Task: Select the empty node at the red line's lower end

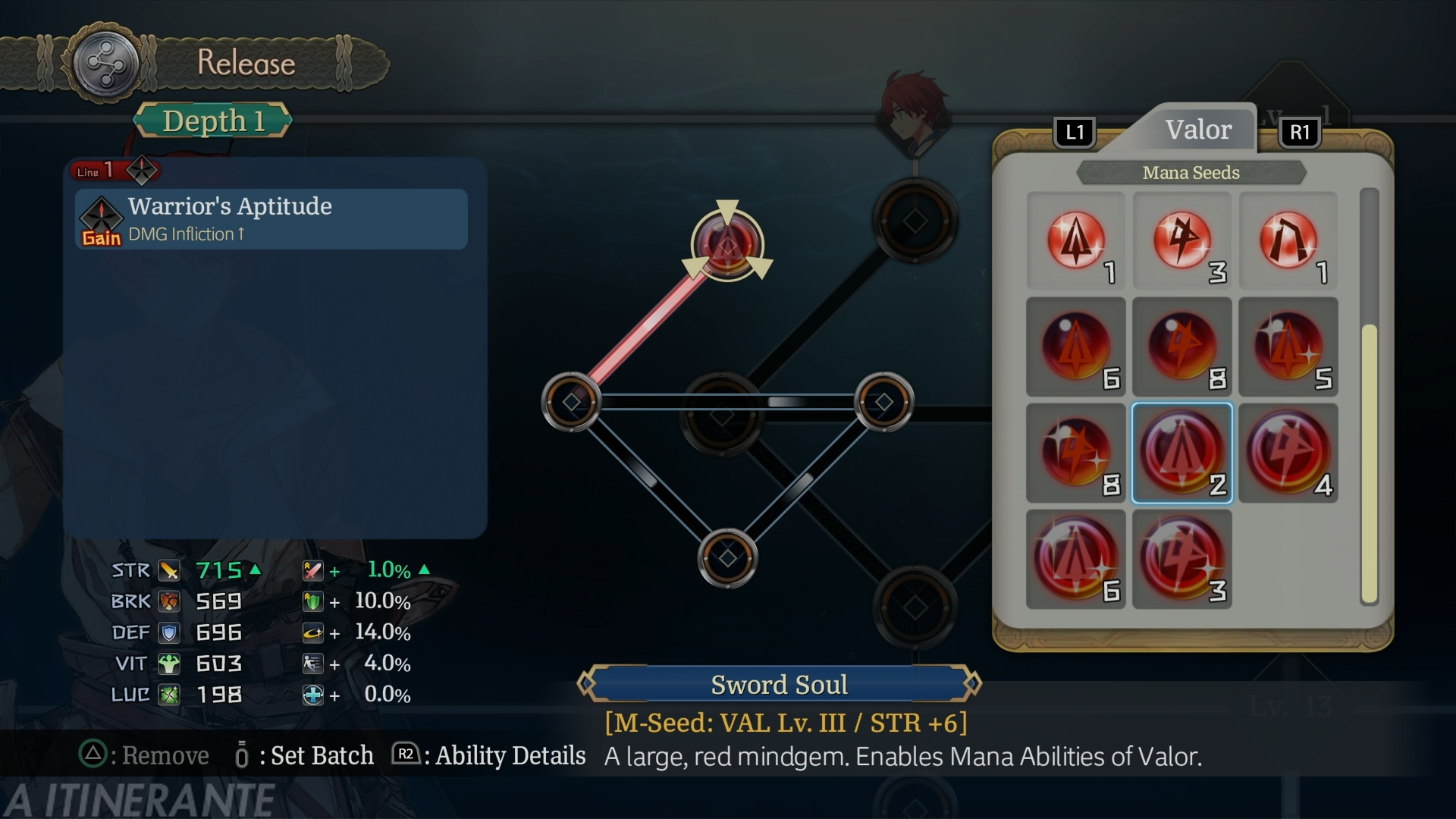Action: tap(571, 402)
